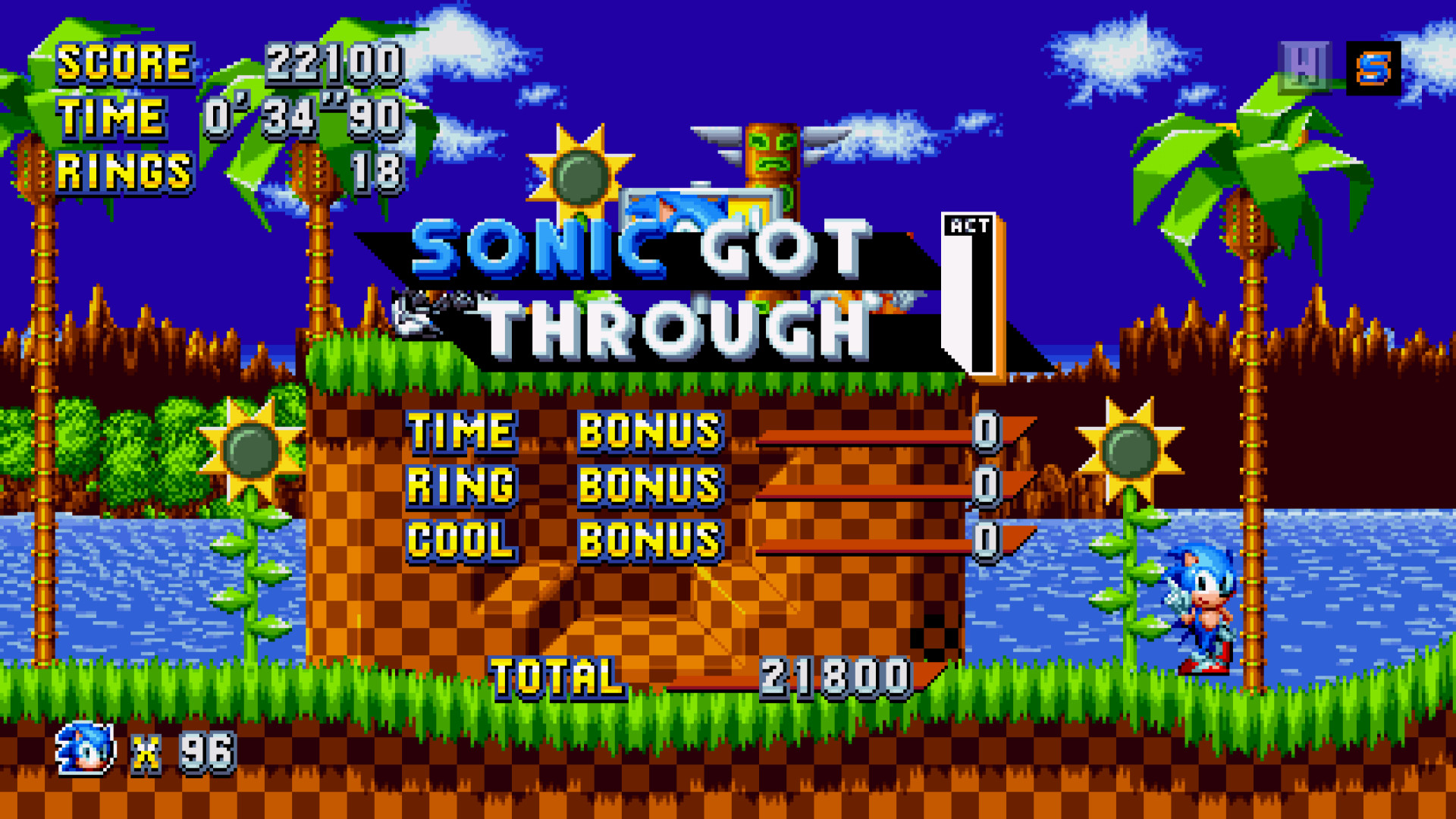
Task: Select the SCORE label
Action: [126, 64]
